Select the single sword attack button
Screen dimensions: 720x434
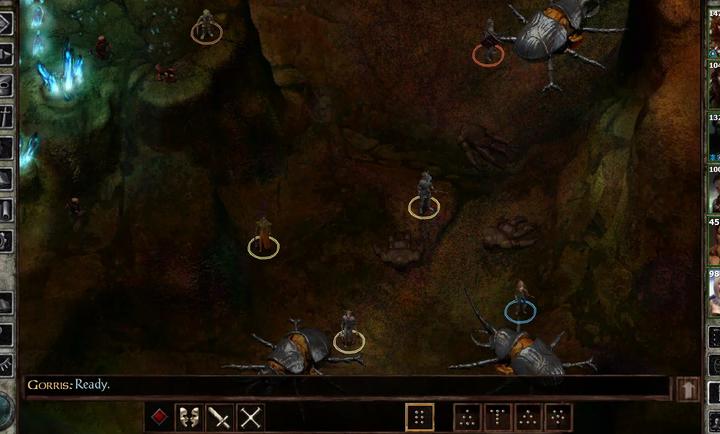pos(220,417)
